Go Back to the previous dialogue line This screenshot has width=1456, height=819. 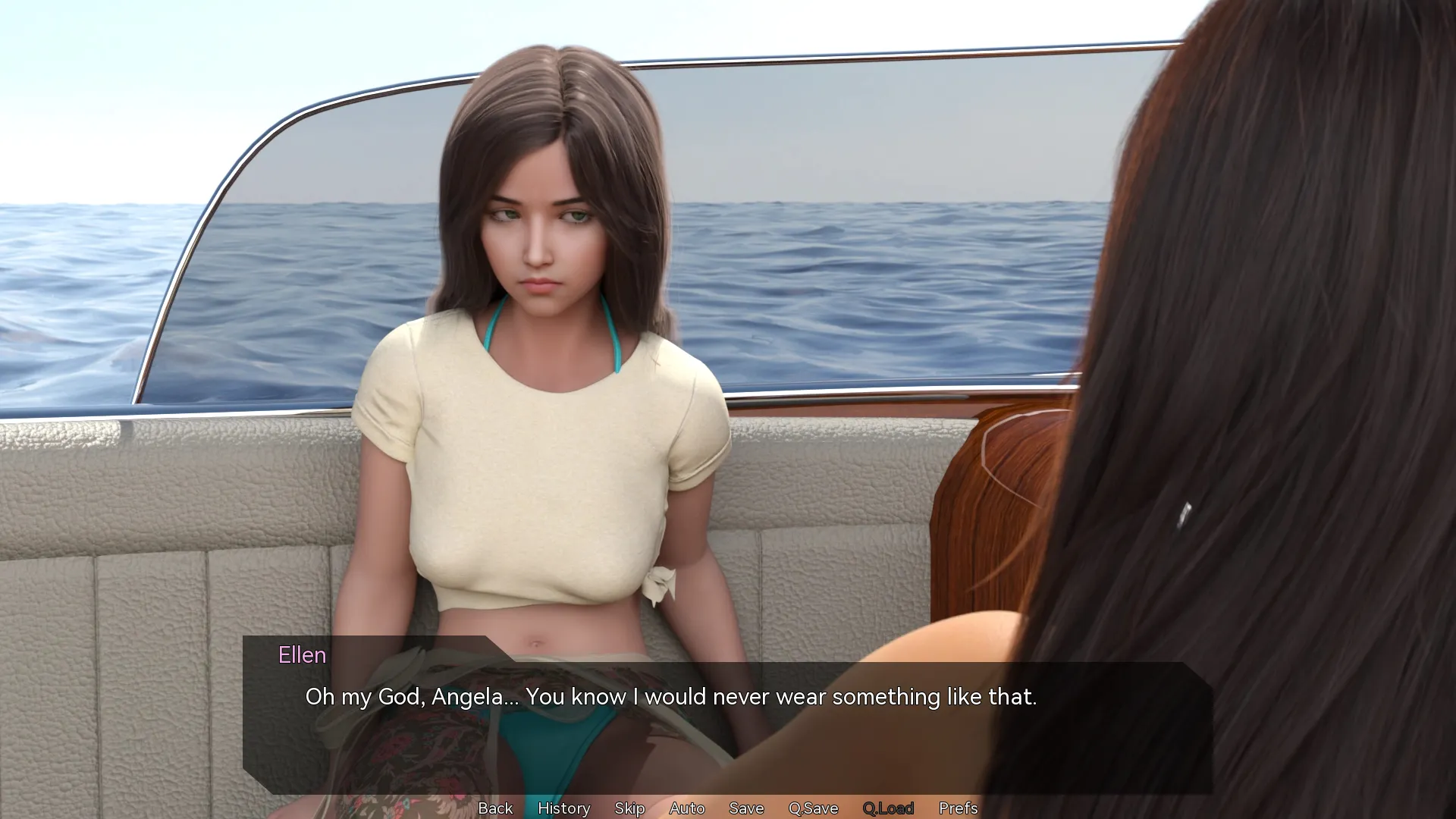[495, 808]
